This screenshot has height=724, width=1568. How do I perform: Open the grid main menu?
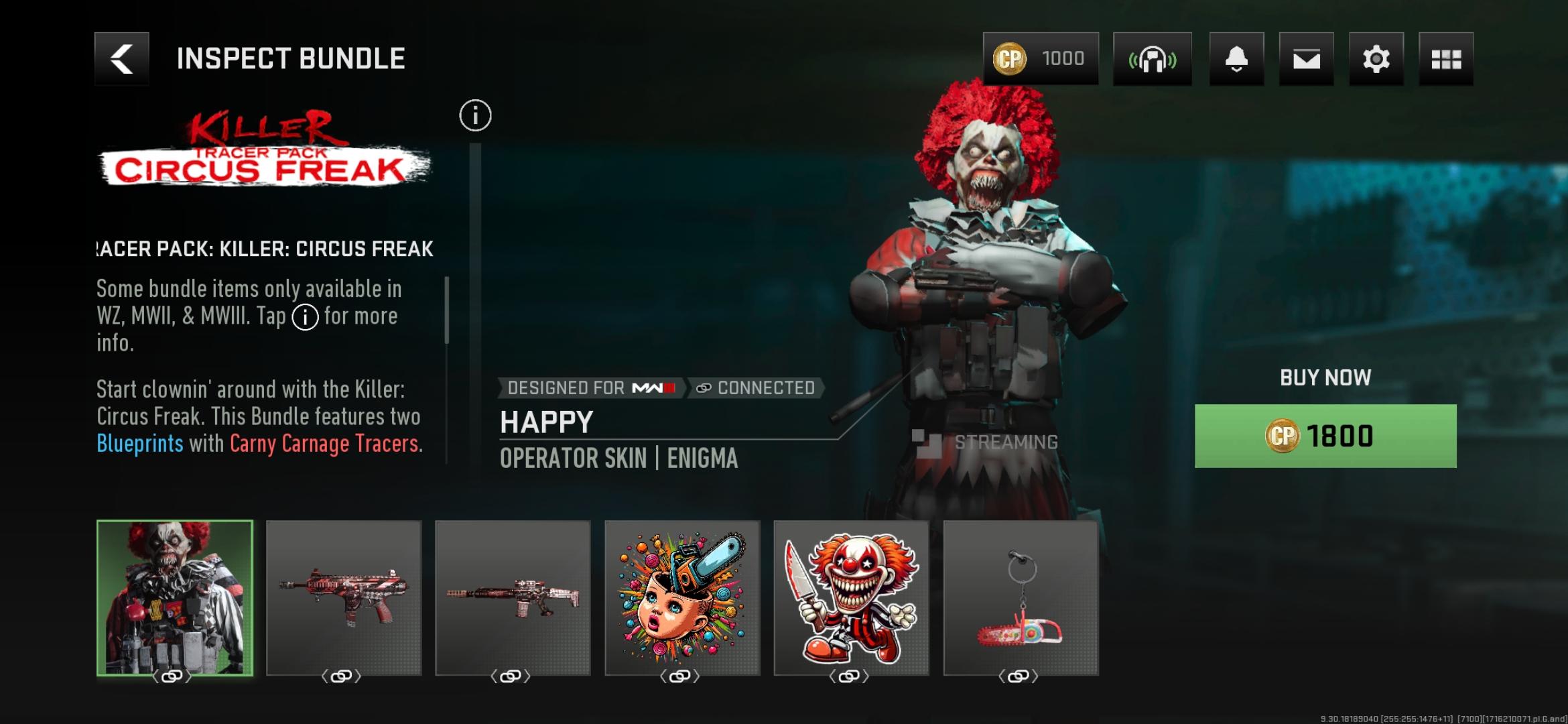[x=1445, y=59]
